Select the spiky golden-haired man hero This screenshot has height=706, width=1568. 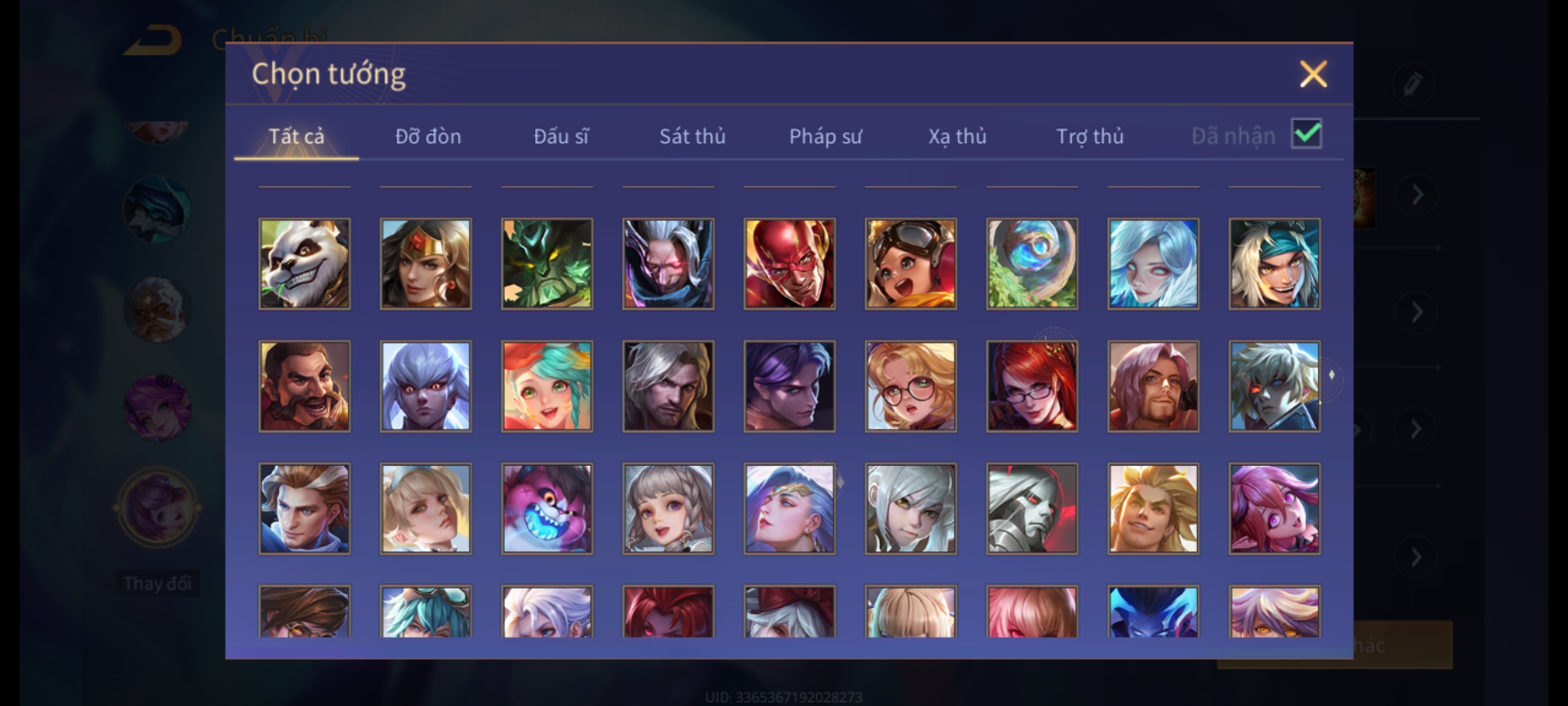[x=1153, y=509]
